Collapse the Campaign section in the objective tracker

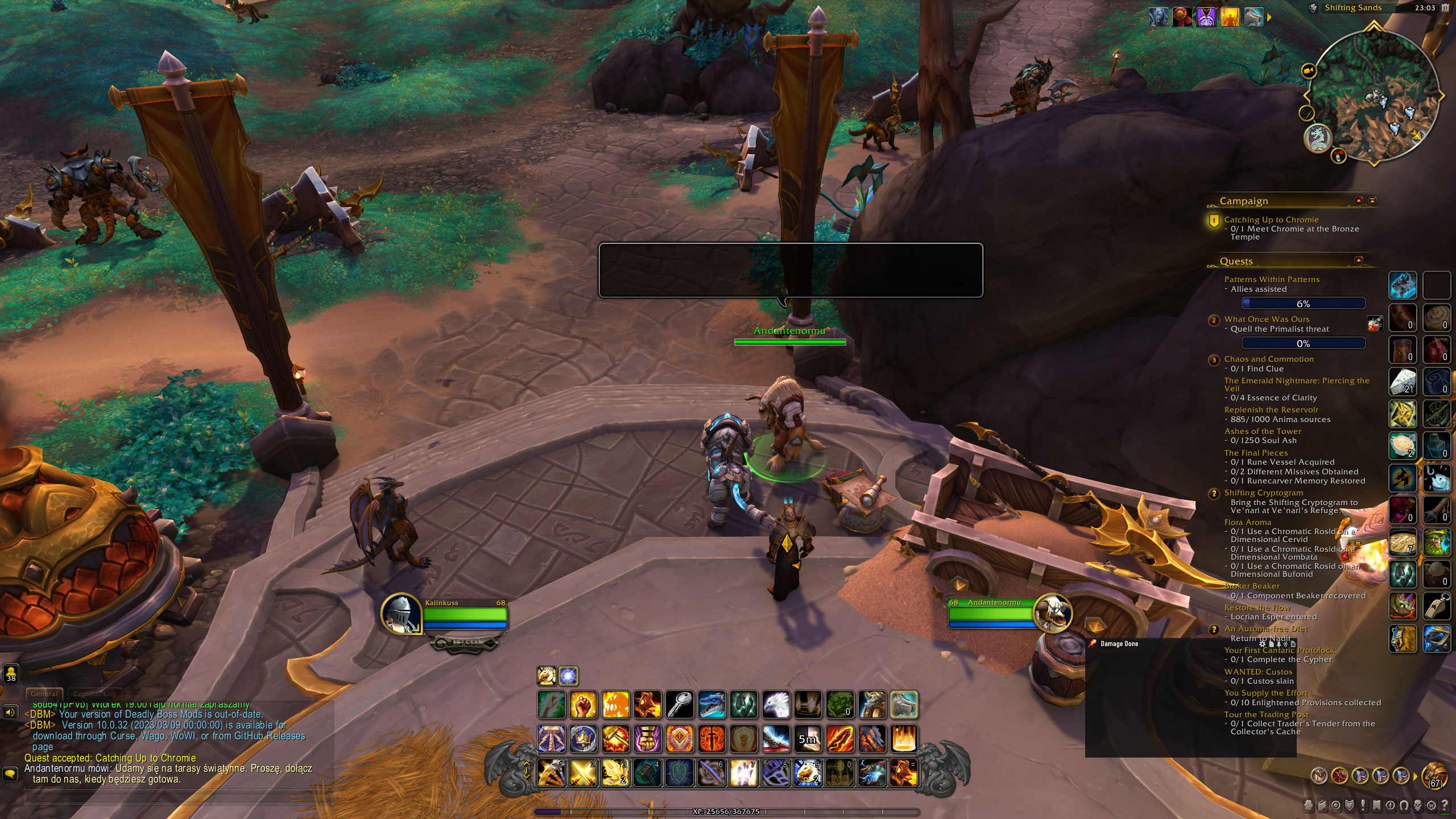coord(1358,201)
